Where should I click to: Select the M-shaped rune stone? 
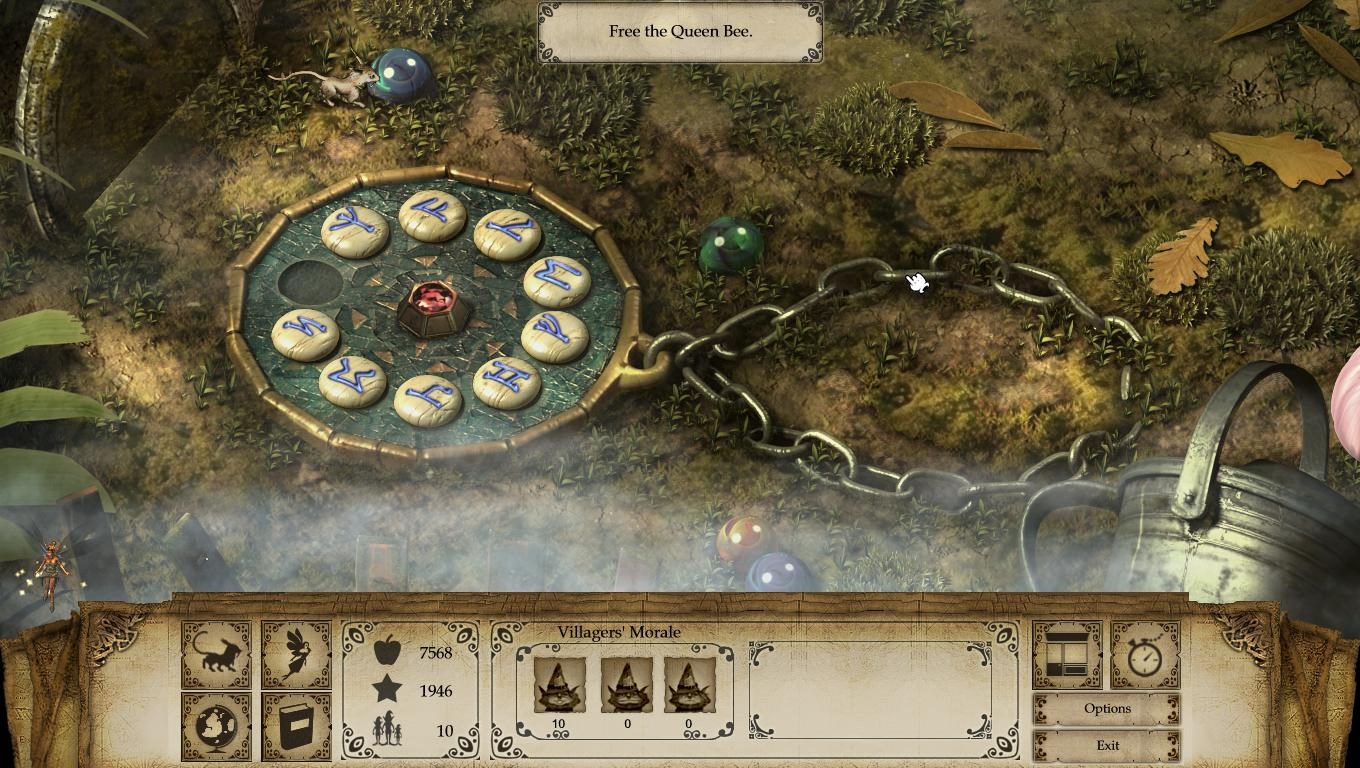click(557, 281)
